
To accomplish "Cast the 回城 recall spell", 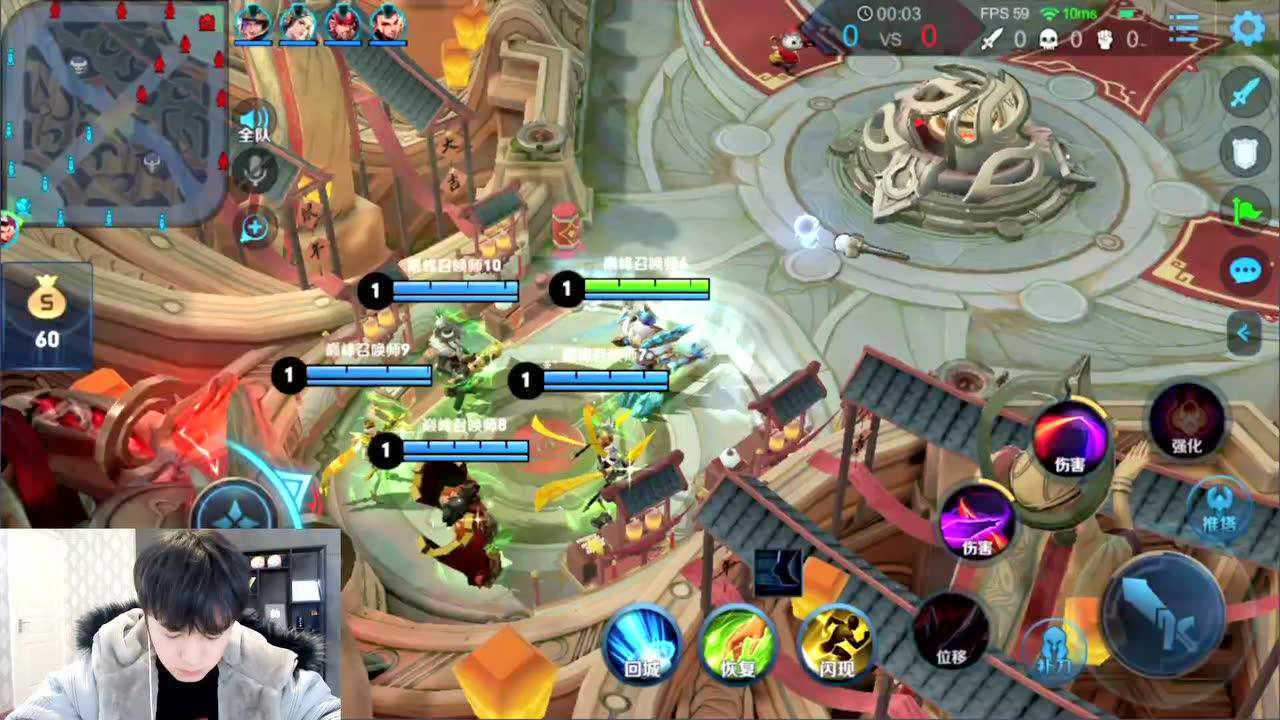I will [642, 640].
